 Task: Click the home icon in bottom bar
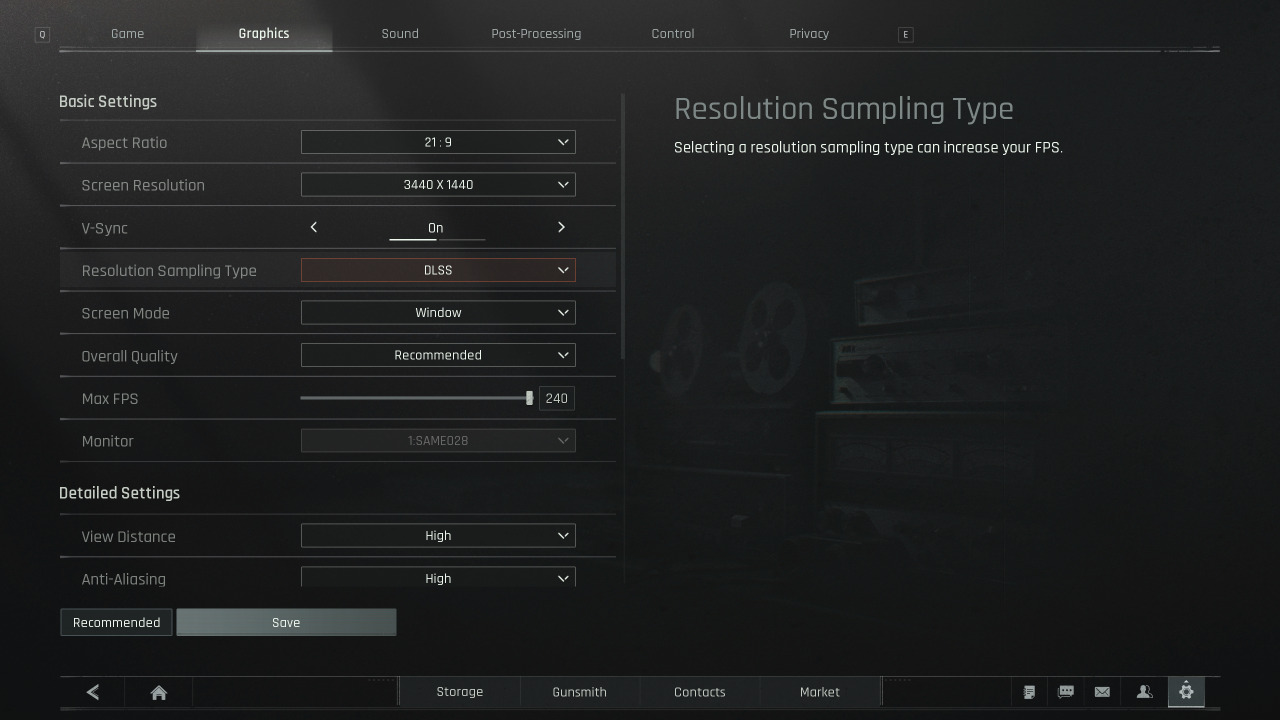click(x=158, y=691)
